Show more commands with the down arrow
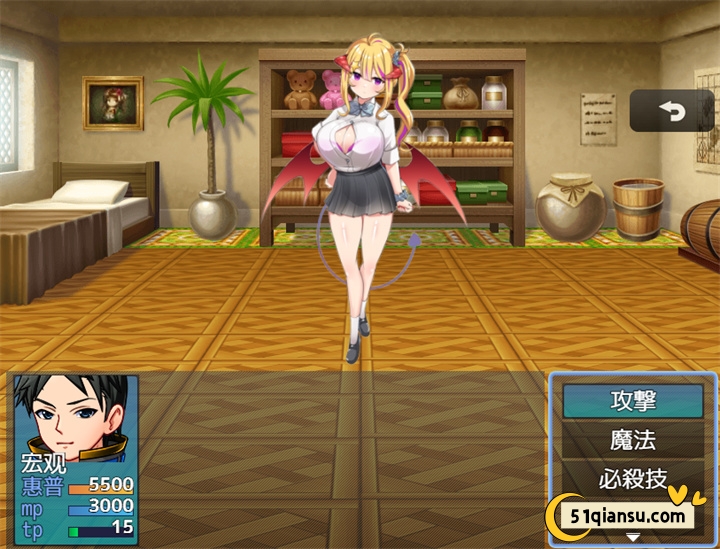 pos(632,538)
